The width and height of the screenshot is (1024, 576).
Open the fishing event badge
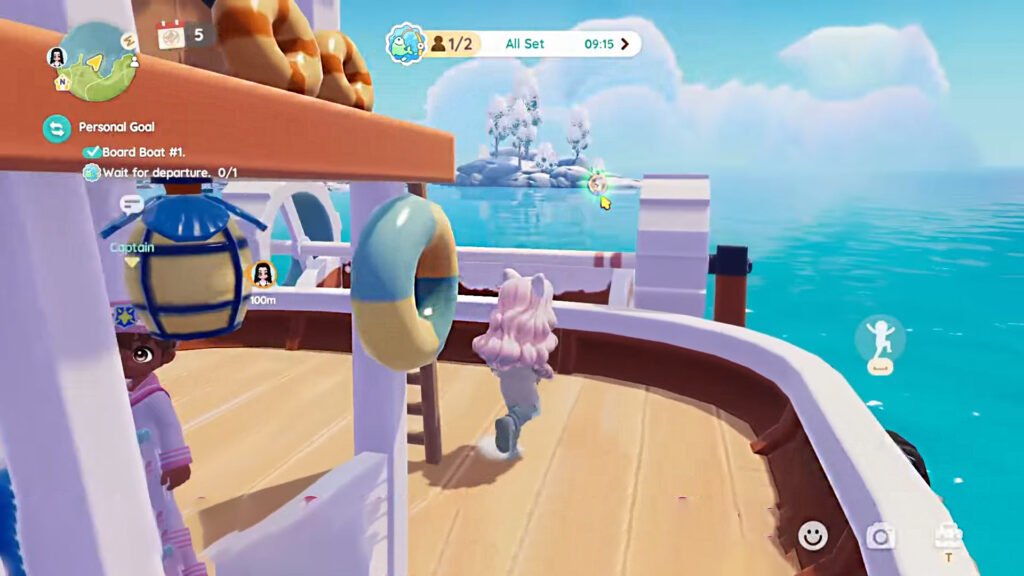click(405, 44)
